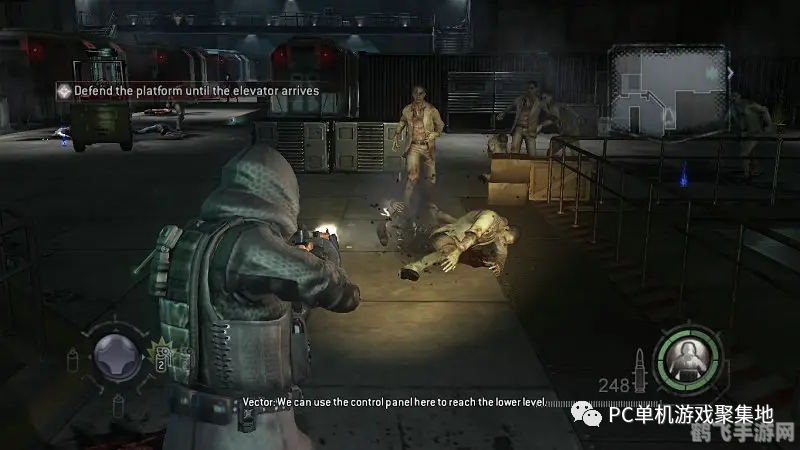Choose the spray can item below the wheel
Screen dimensions: 800x450
coord(118,404)
